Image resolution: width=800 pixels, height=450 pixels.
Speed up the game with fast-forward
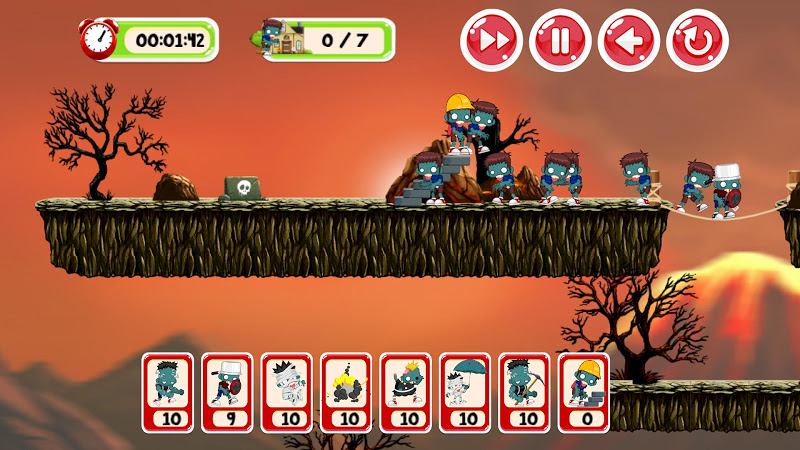492,40
